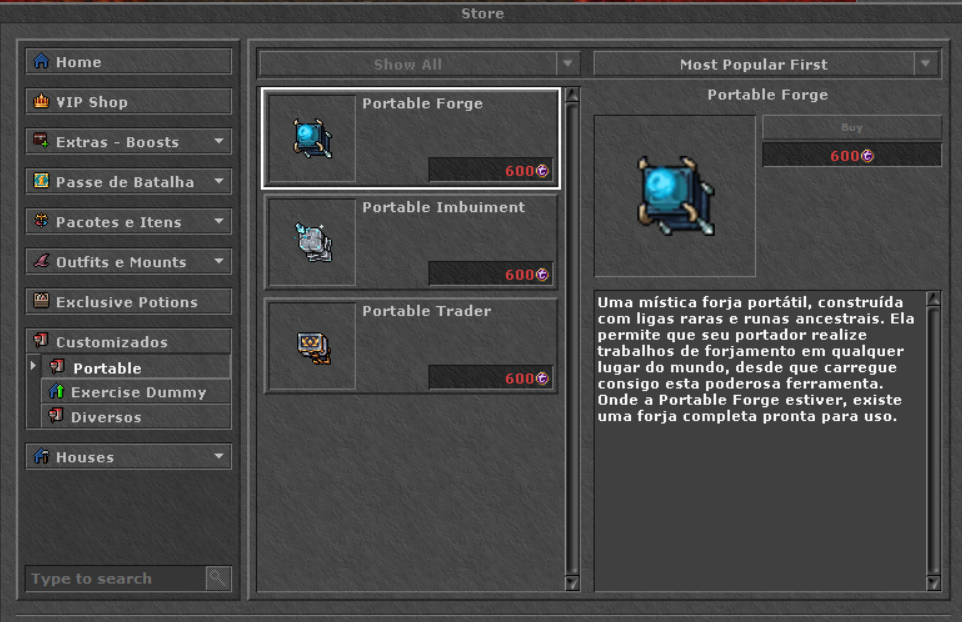
Task: Click the Customizados category header
Action: [x=128, y=342]
